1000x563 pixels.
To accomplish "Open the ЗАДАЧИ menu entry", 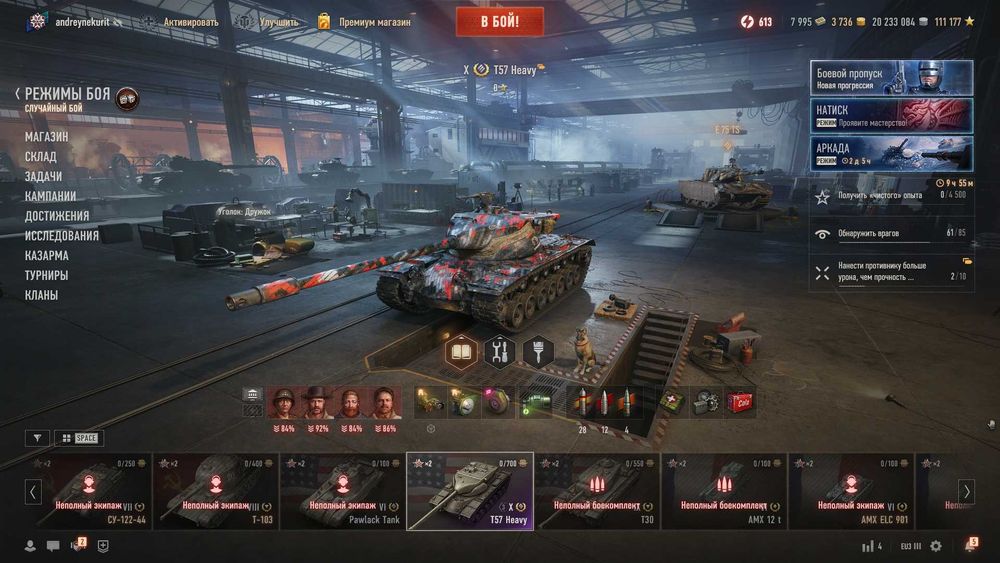I will pyautogui.click(x=43, y=176).
